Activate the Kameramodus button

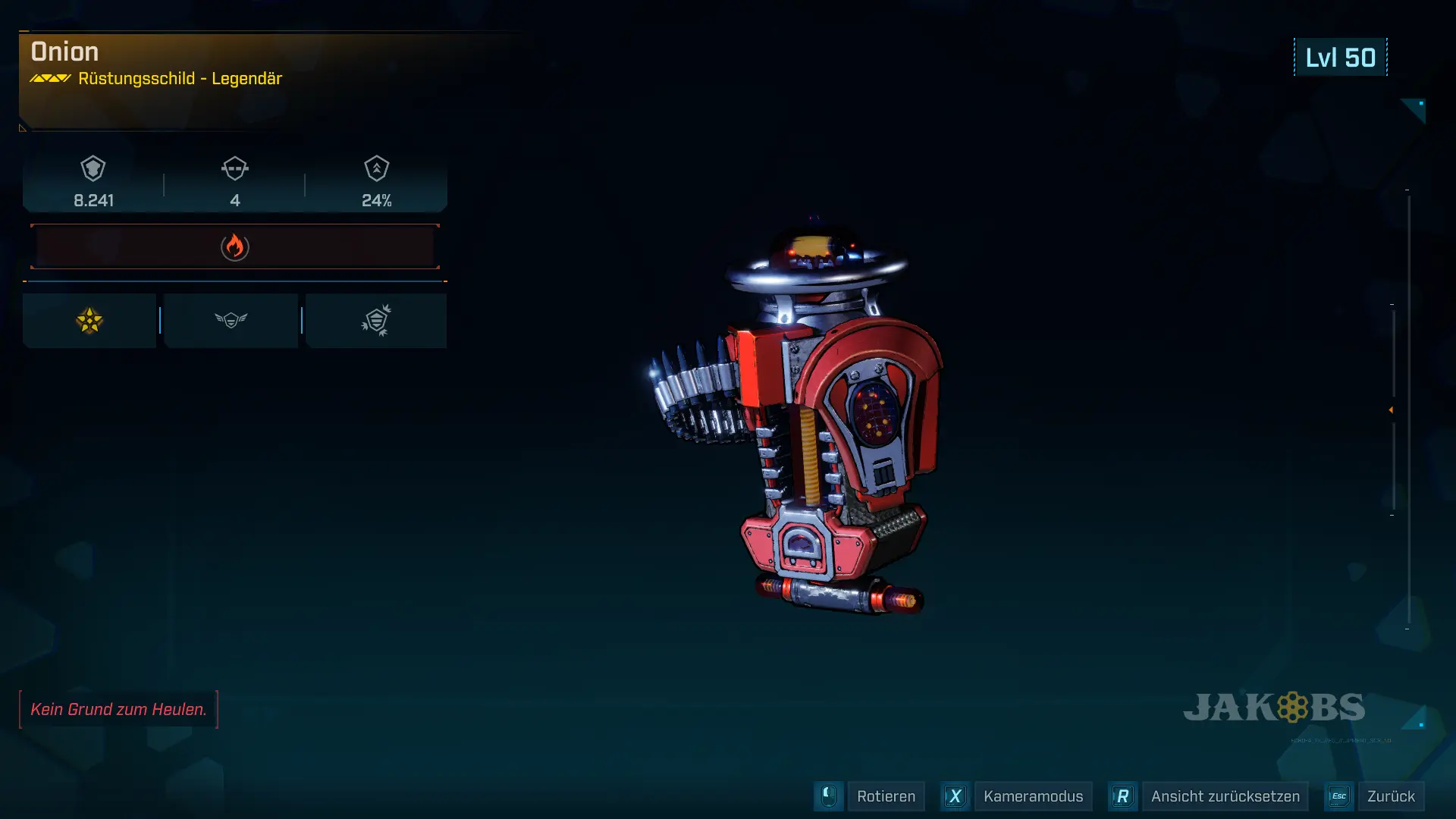(1032, 796)
